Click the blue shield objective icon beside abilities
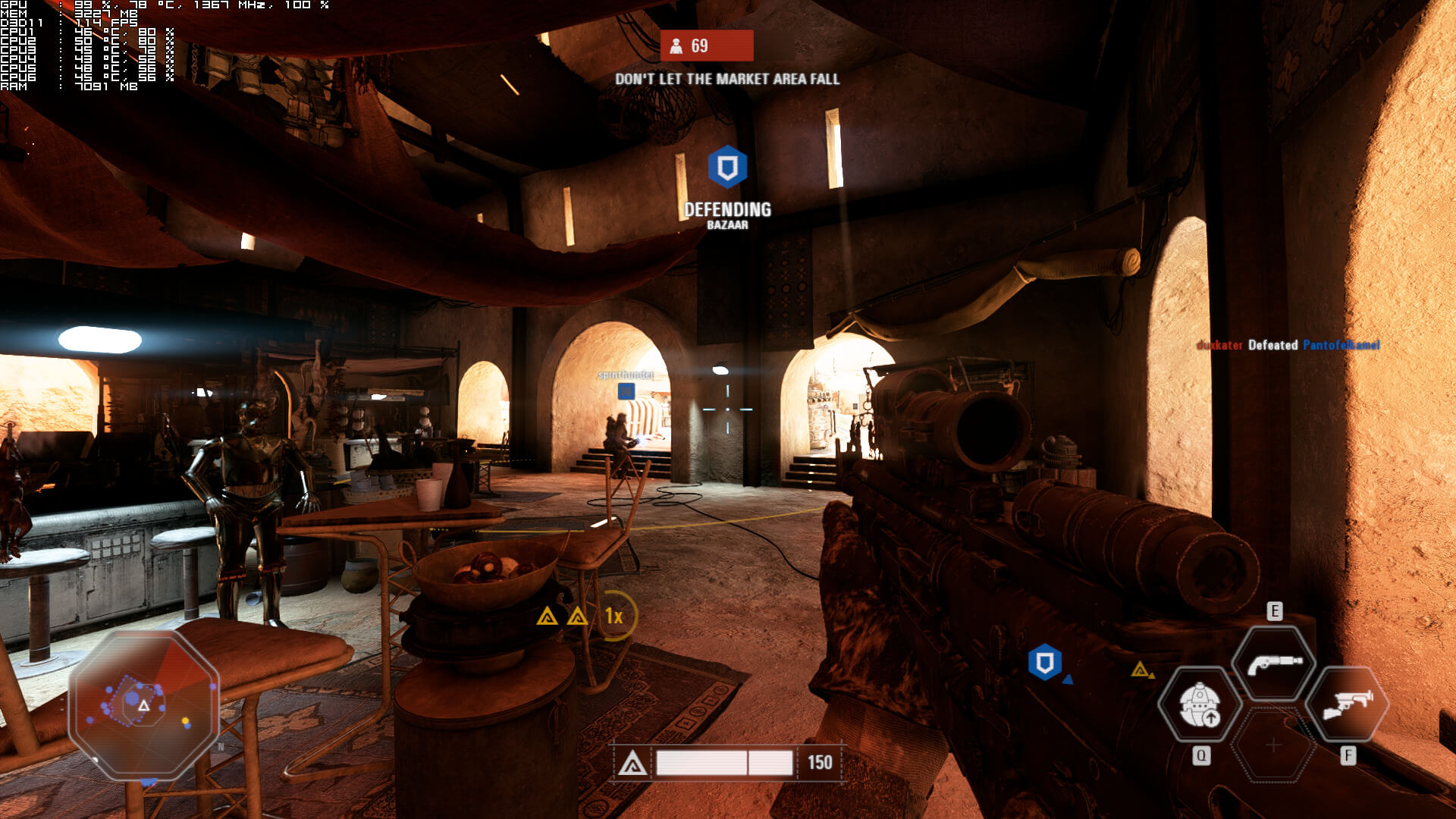Viewport: 1456px width, 819px height. coord(1044,663)
